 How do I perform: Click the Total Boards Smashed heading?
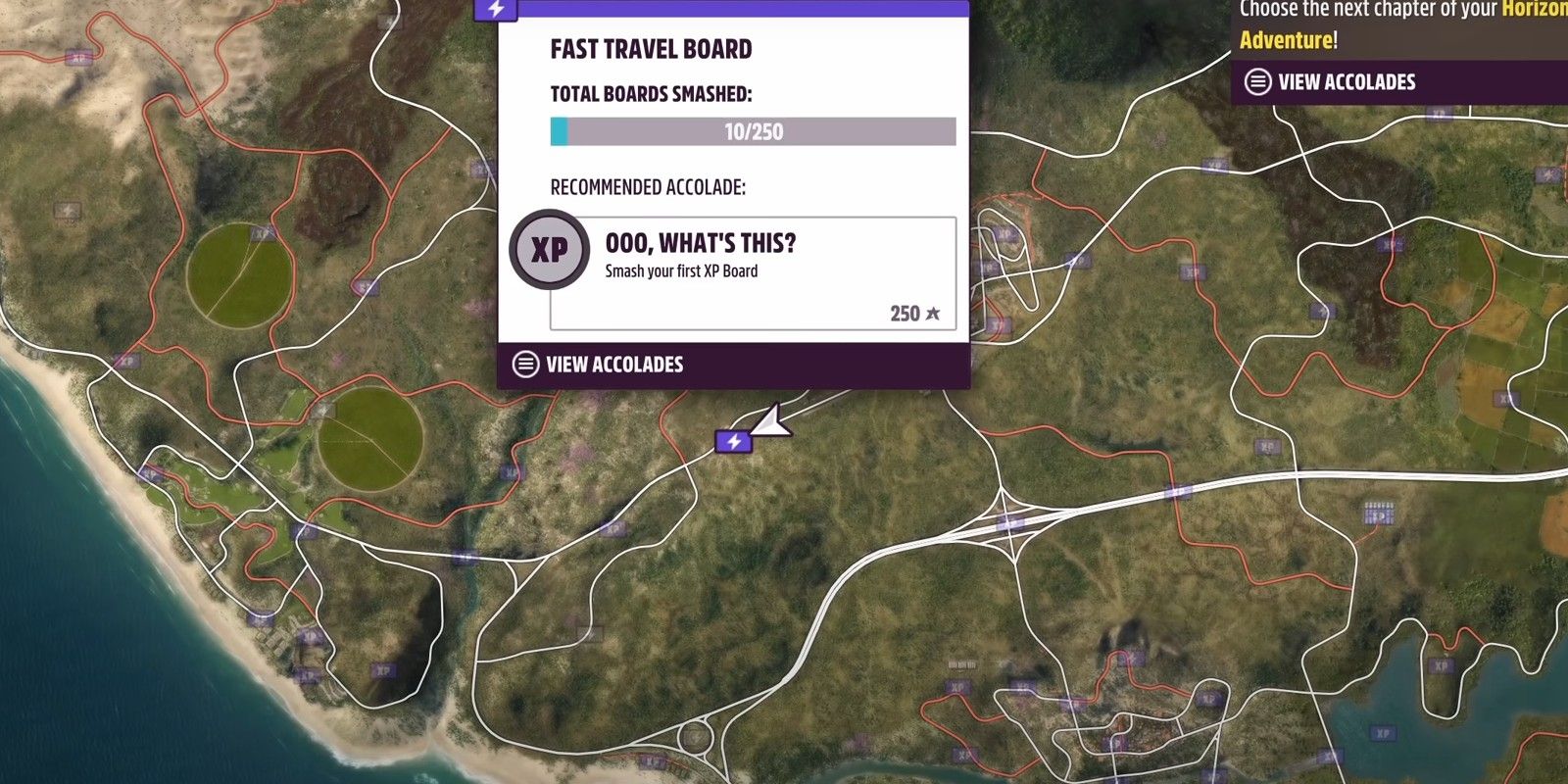tap(650, 93)
